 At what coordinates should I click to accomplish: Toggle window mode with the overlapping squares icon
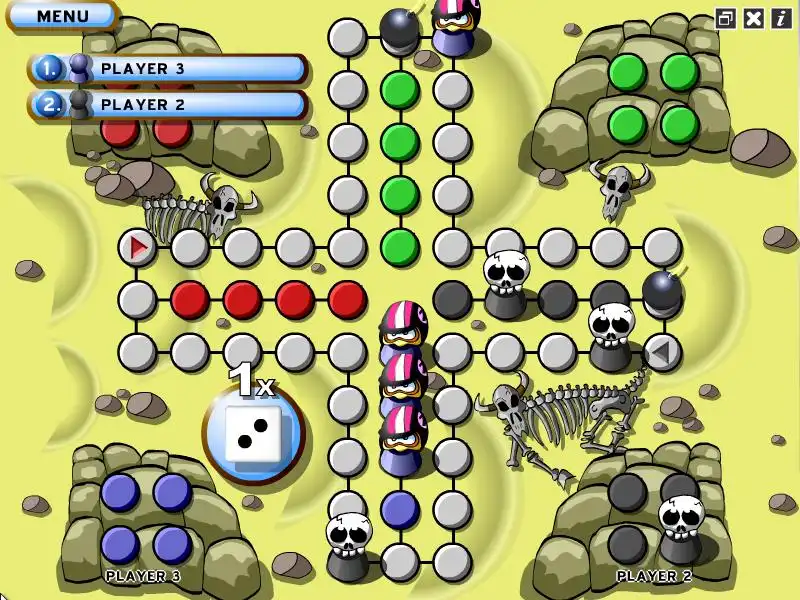point(727,18)
